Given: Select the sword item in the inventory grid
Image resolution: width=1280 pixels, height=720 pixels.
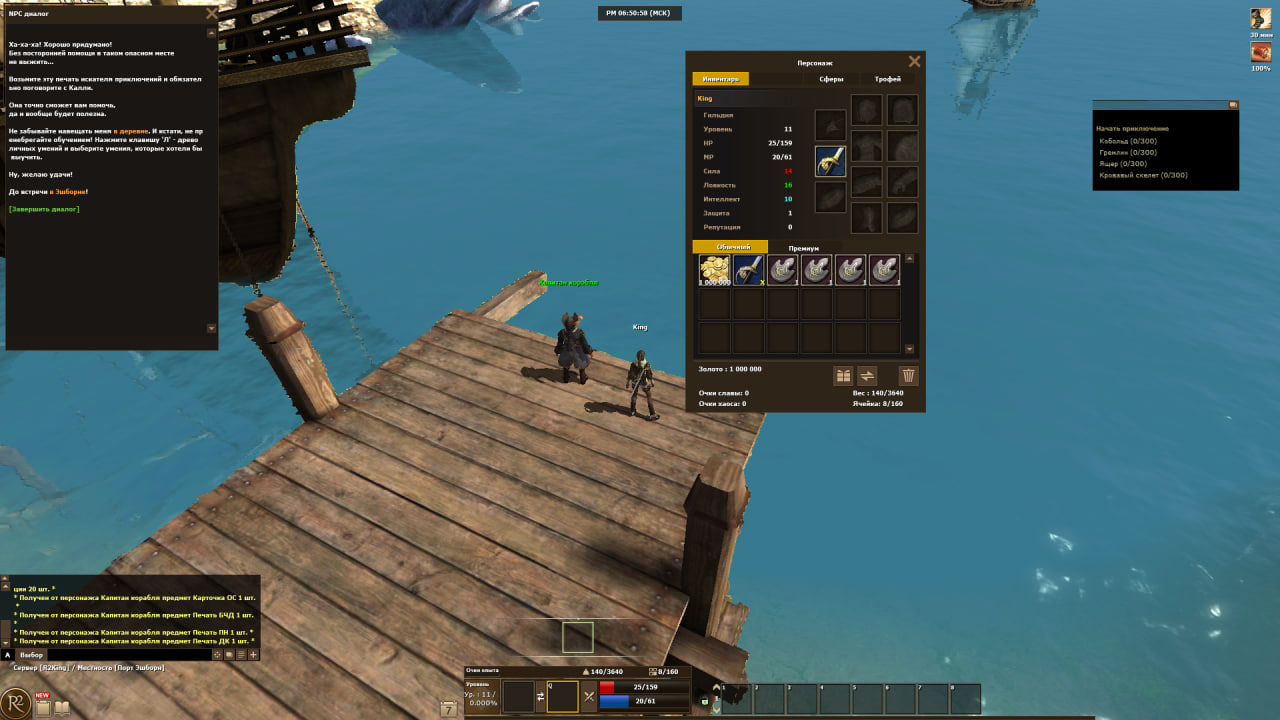Looking at the screenshot, I should coord(748,270).
